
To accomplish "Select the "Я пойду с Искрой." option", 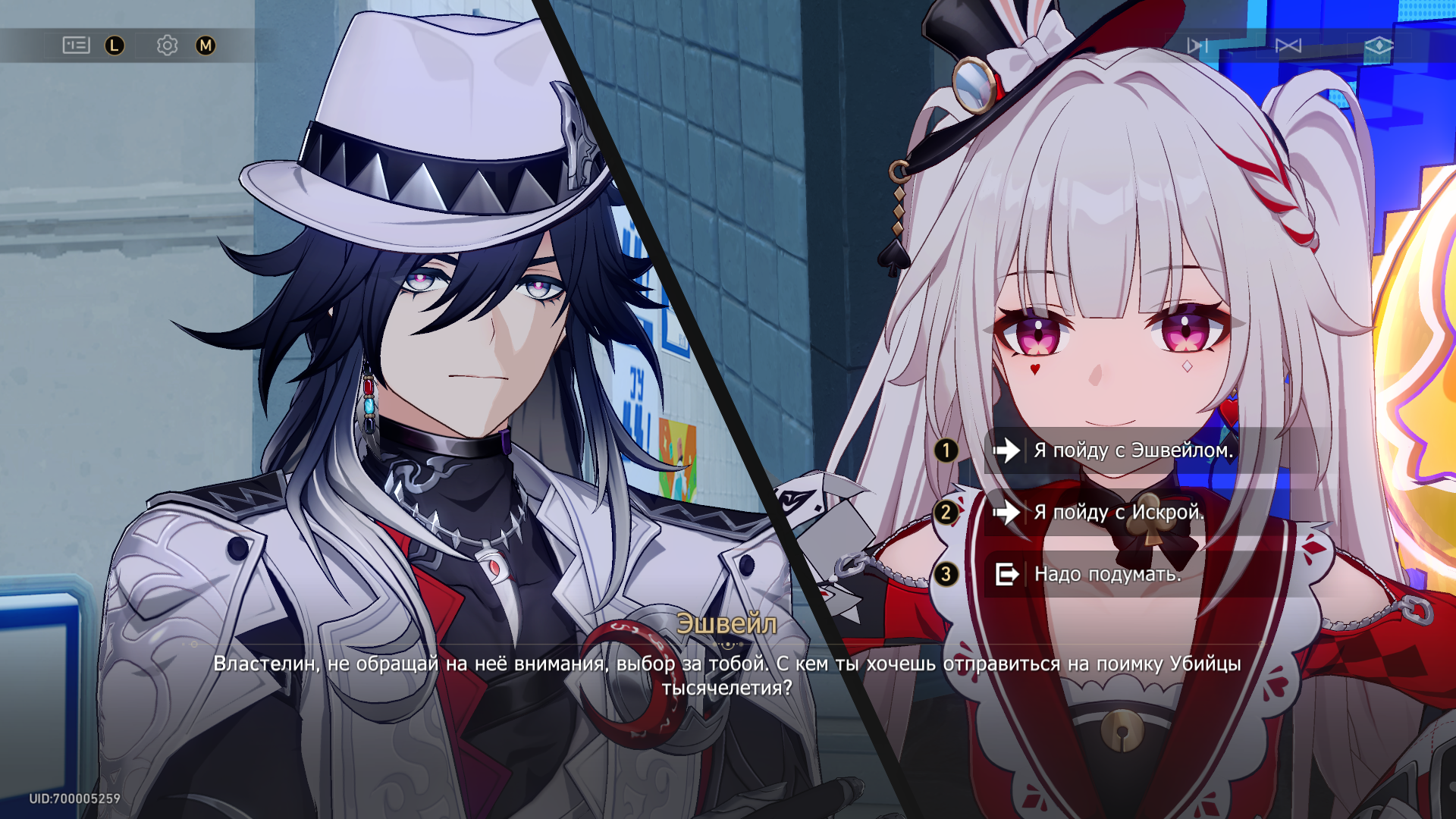I will [x=1119, y=513].
